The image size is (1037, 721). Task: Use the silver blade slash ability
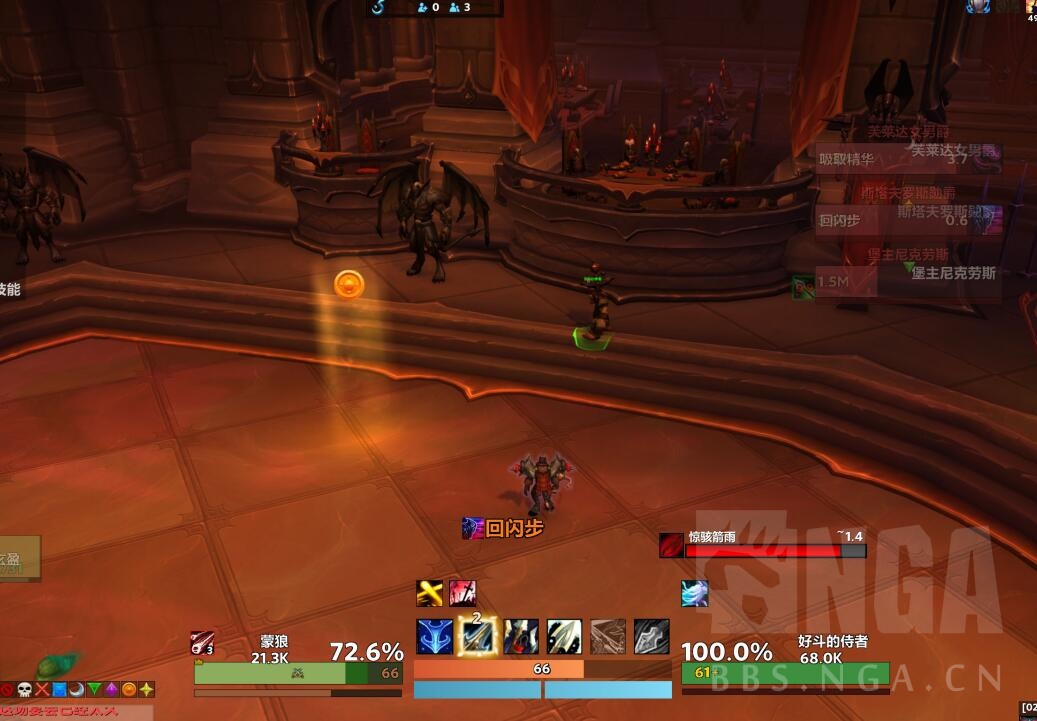coord(651,637)
